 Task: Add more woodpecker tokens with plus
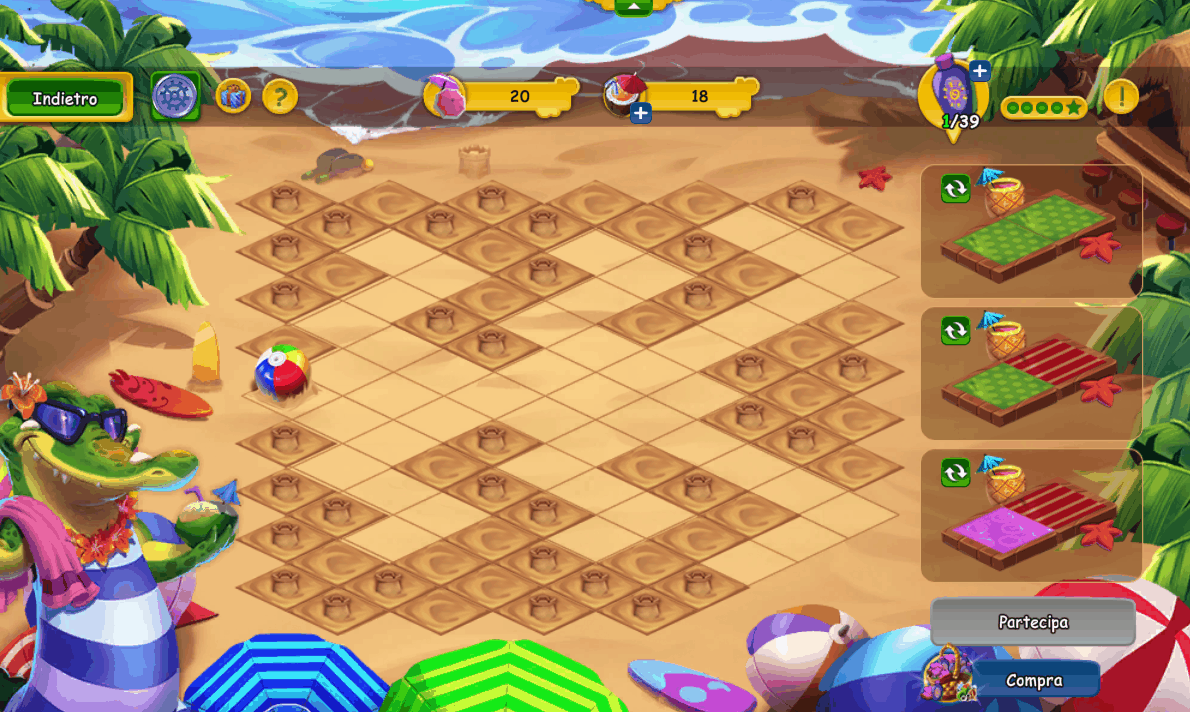[641, 113]
